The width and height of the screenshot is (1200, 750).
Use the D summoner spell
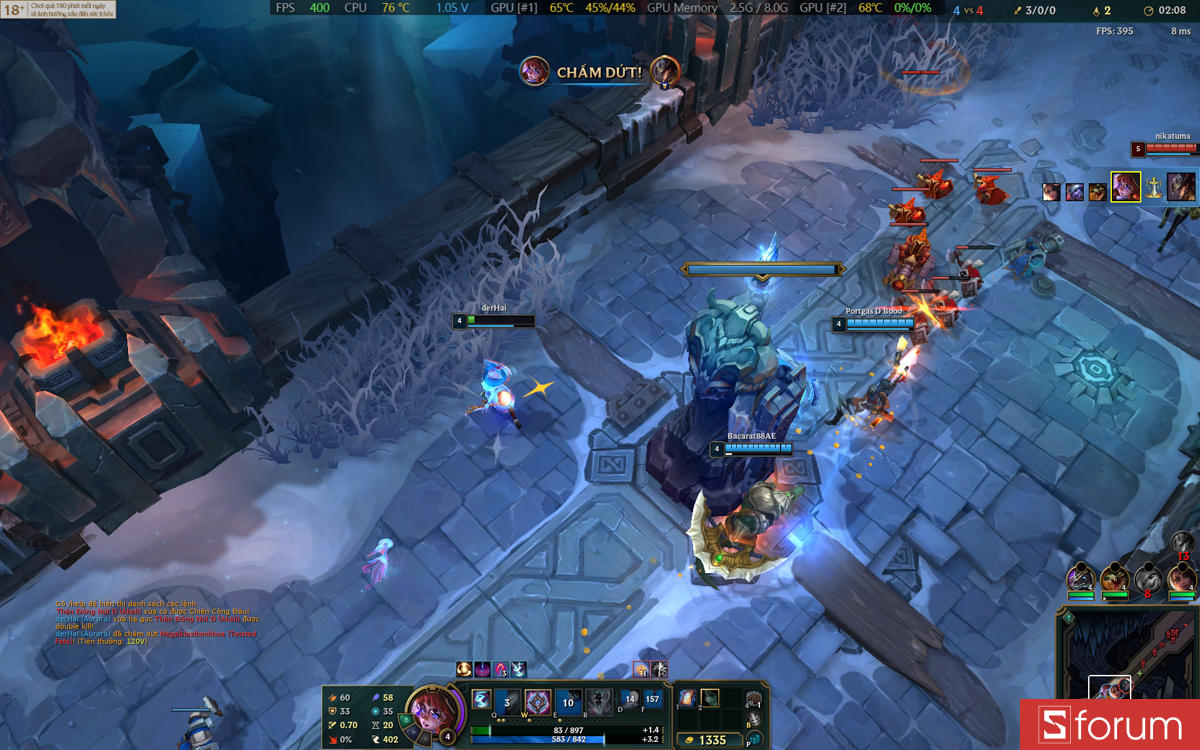coord(630,699)
